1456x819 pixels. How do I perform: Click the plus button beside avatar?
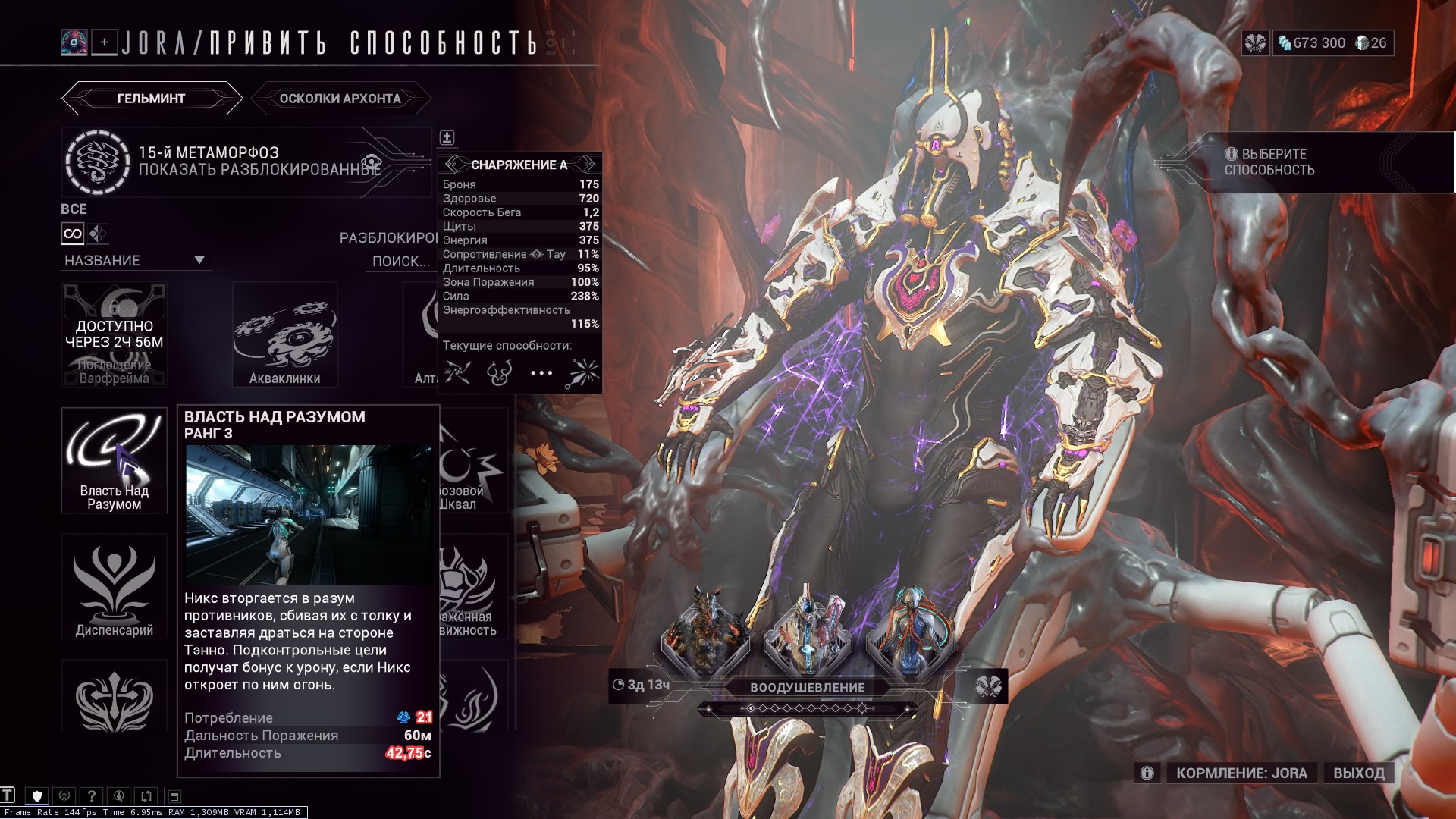point(105,42)
